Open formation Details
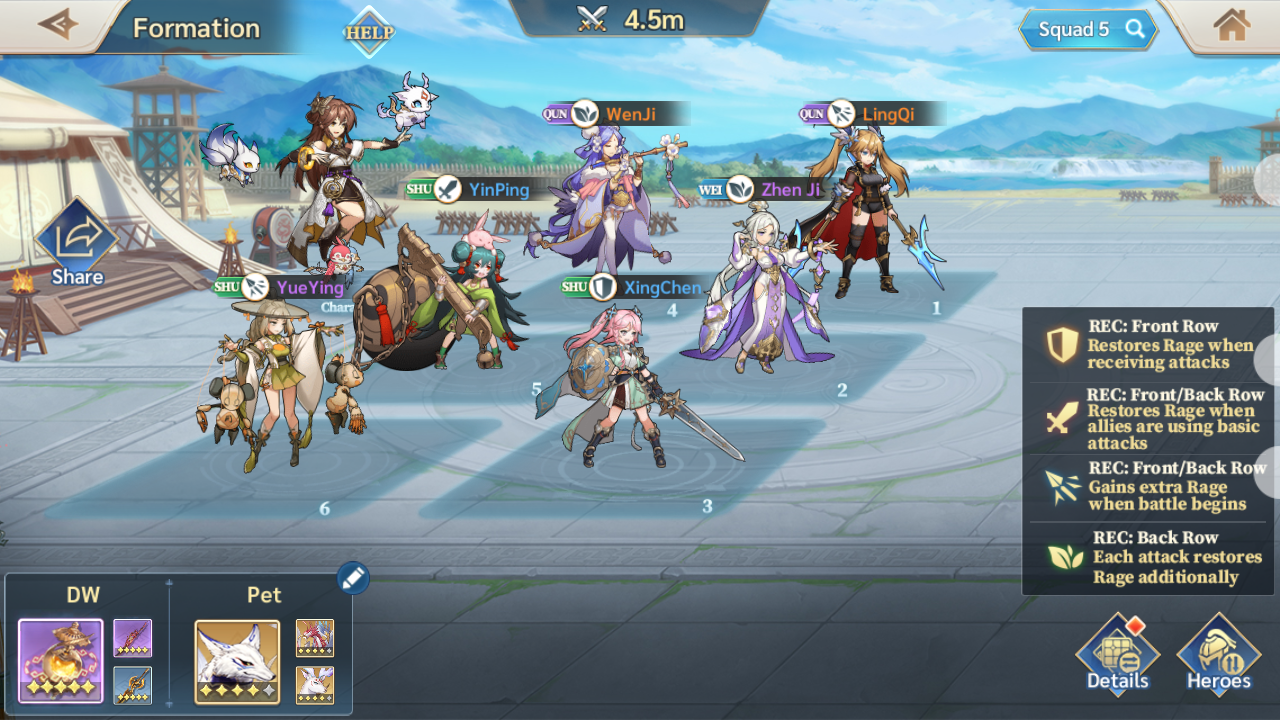 pos(1117,657)
